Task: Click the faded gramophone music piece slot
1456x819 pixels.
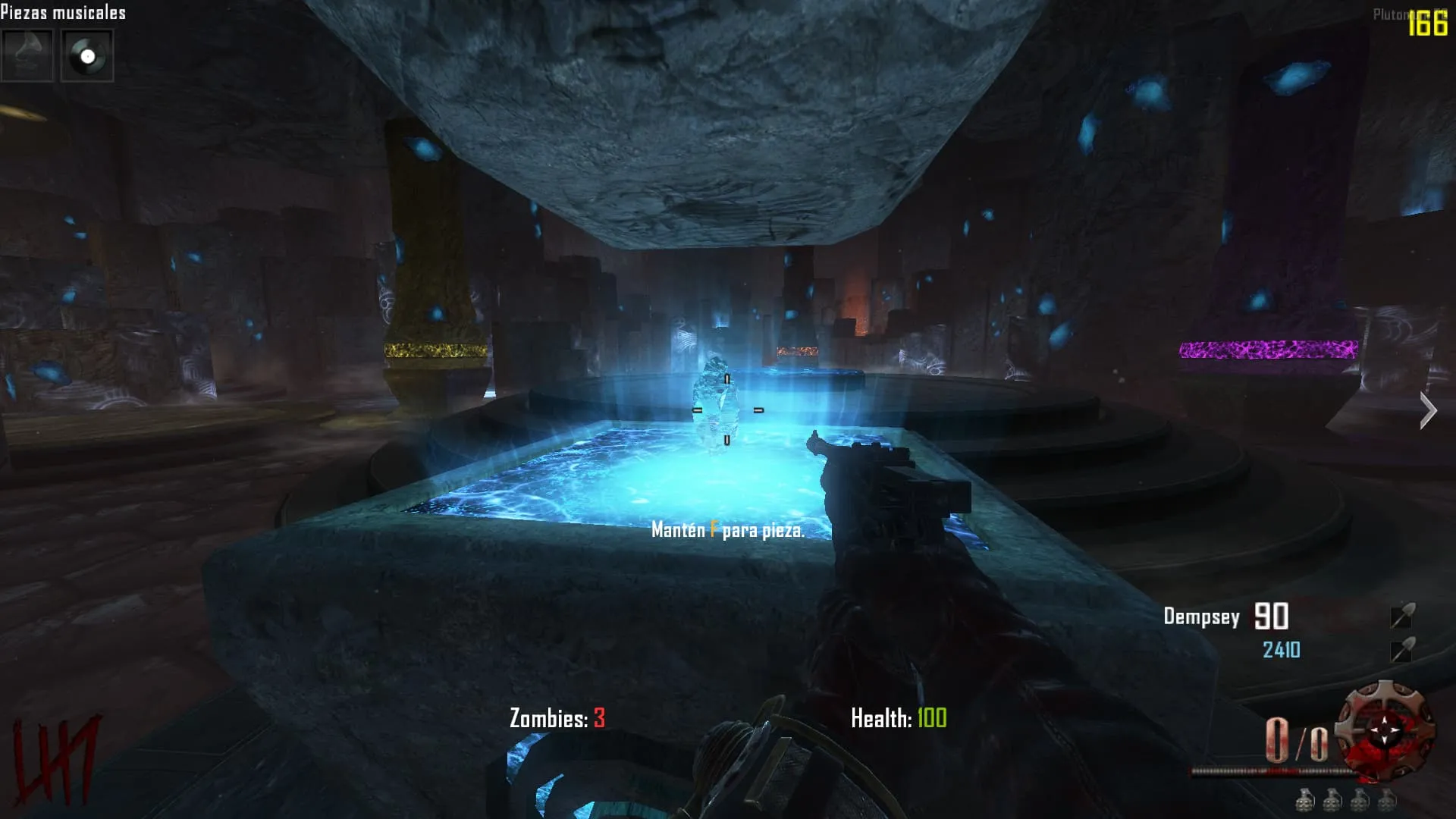Action: (x=27, y=56)
